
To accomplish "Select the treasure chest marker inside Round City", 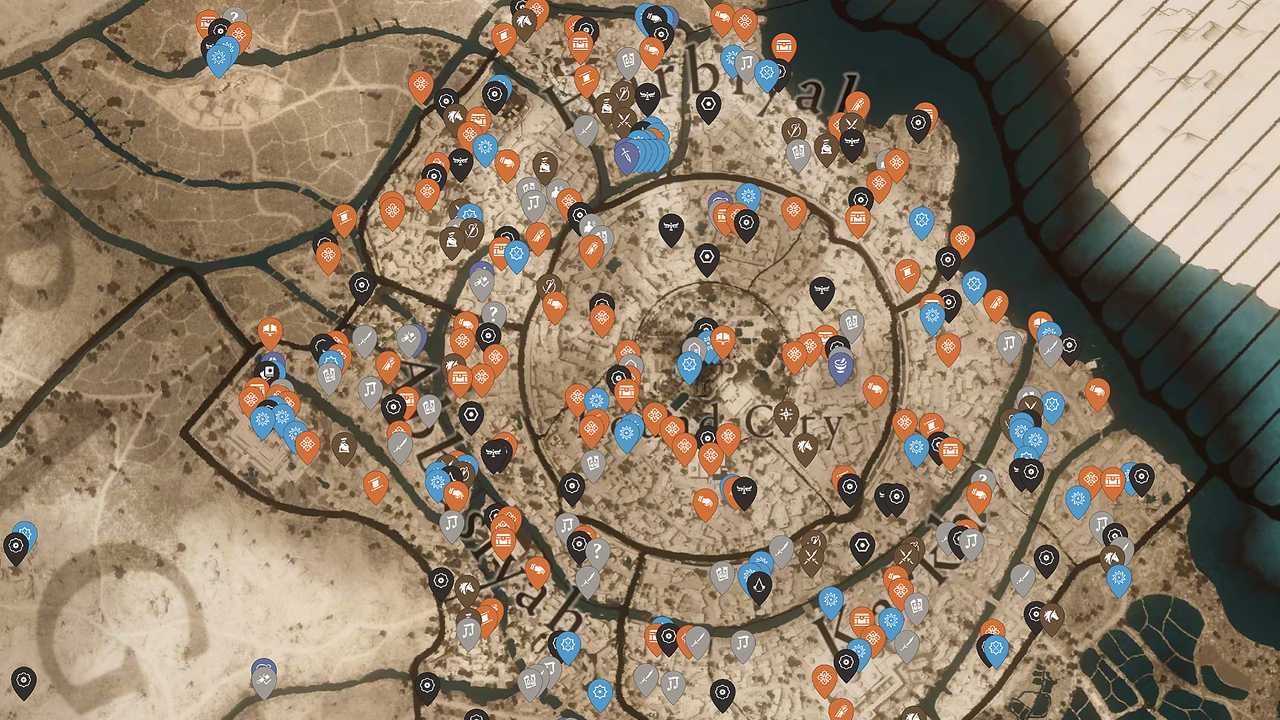I will (x=626, y=392).
